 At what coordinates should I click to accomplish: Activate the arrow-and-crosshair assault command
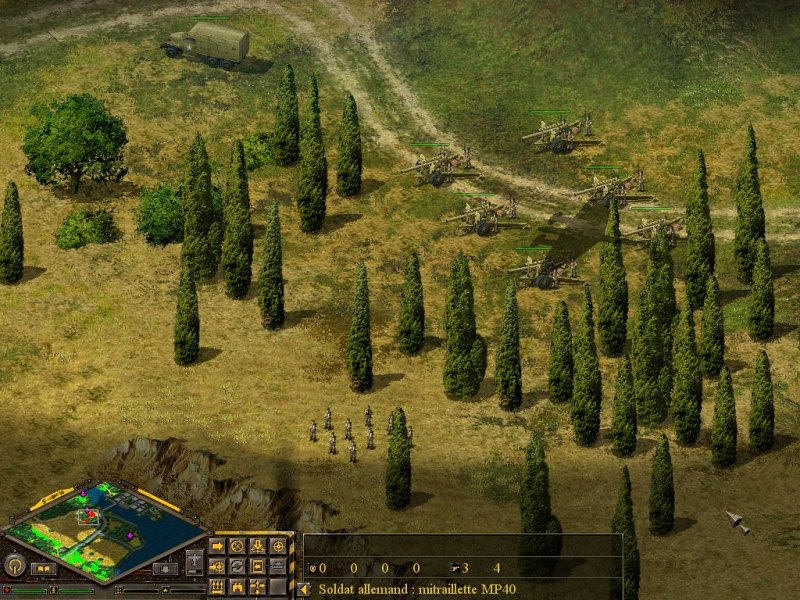[217, 566]
